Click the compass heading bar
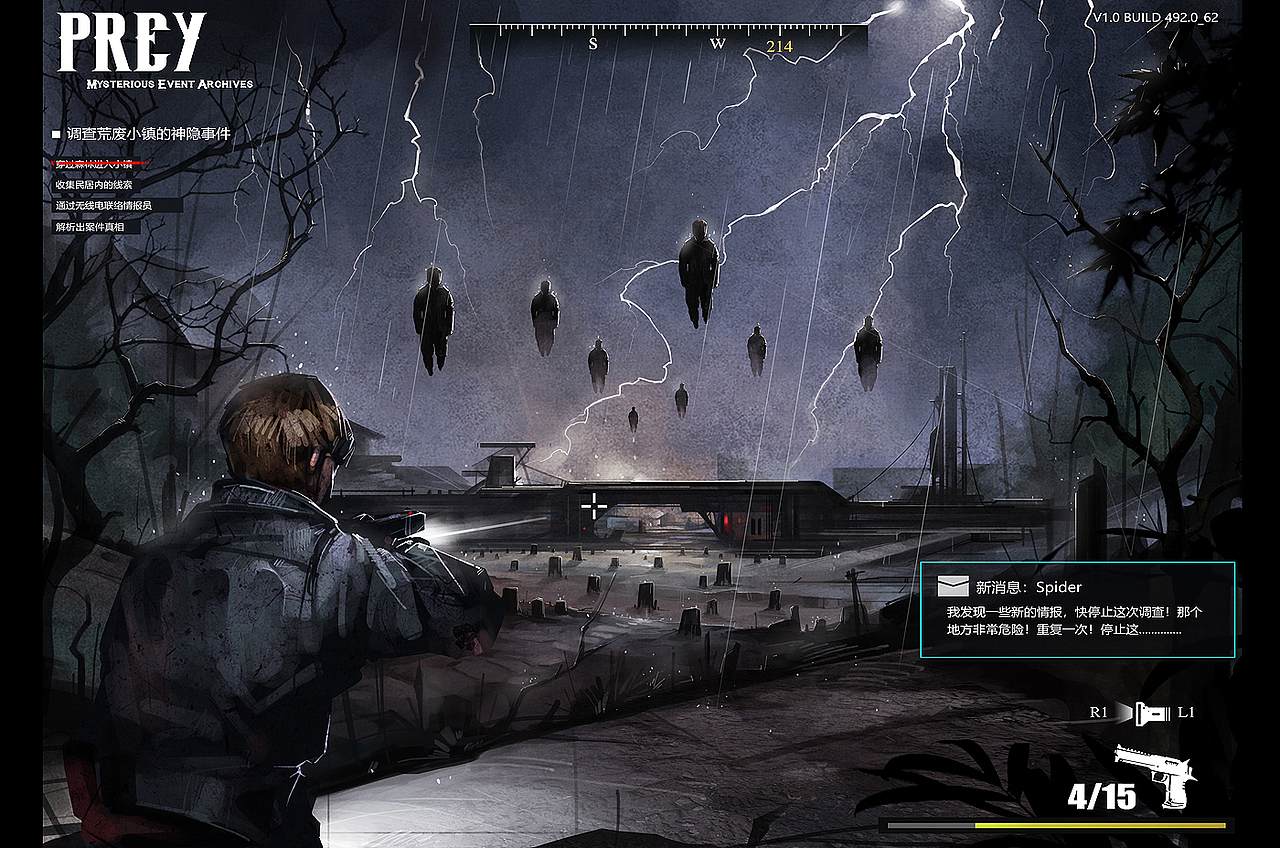Image resolution: width=1280 pixels, height=848 pixels. point(668,40)
